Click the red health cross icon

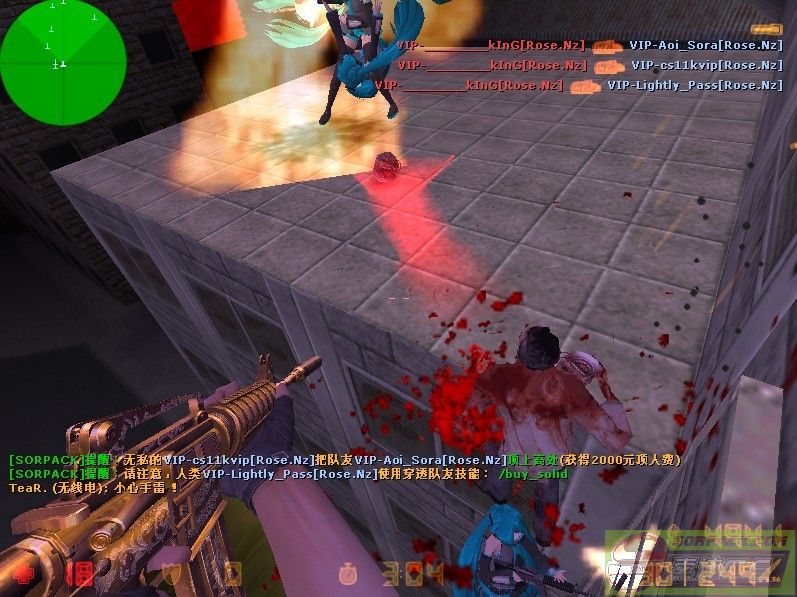pyautogui.click(x=20, y=573)
